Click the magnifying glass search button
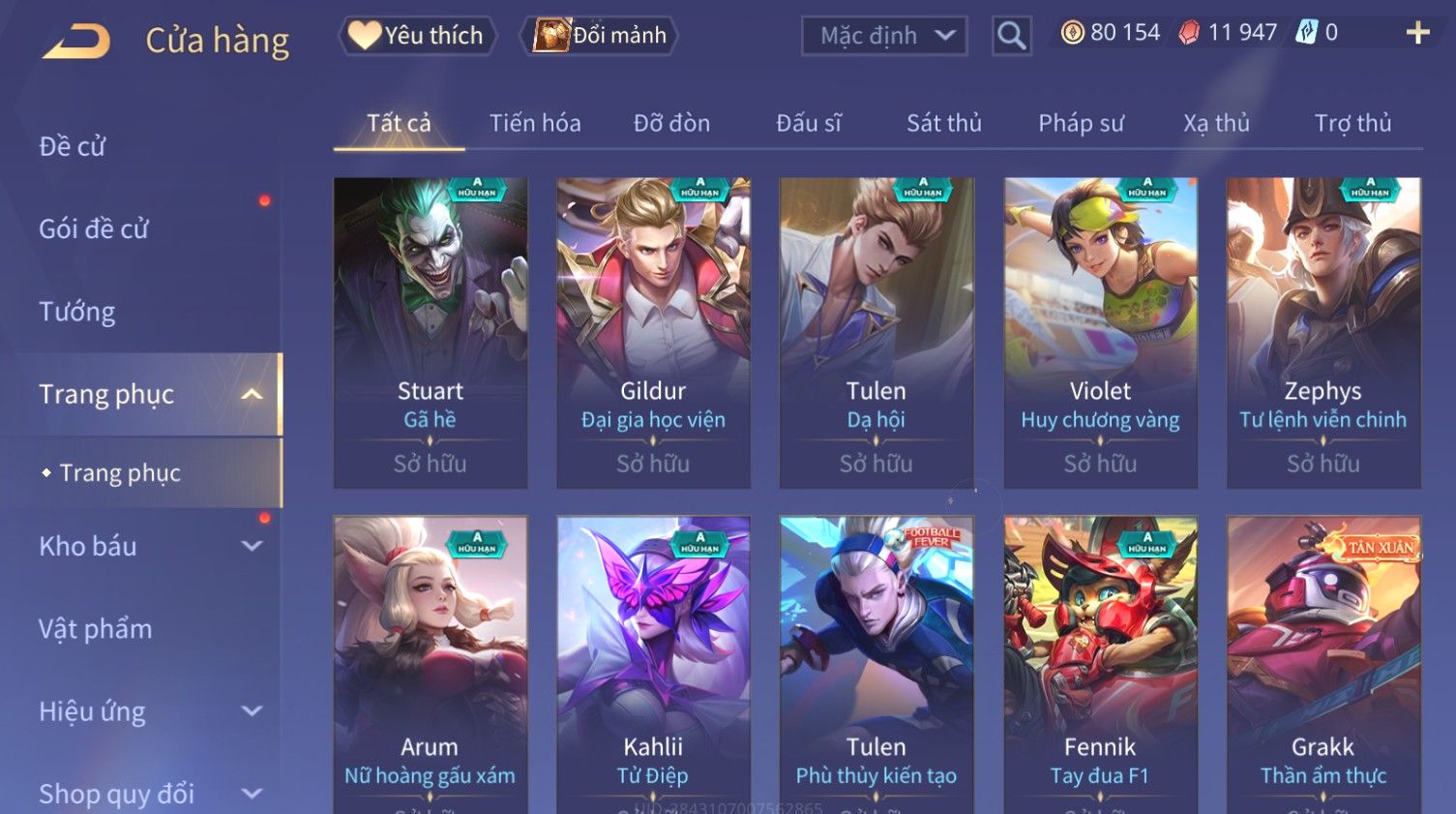The width and height of the screenshot is (1456, 814). click(x=1011, y=36)
